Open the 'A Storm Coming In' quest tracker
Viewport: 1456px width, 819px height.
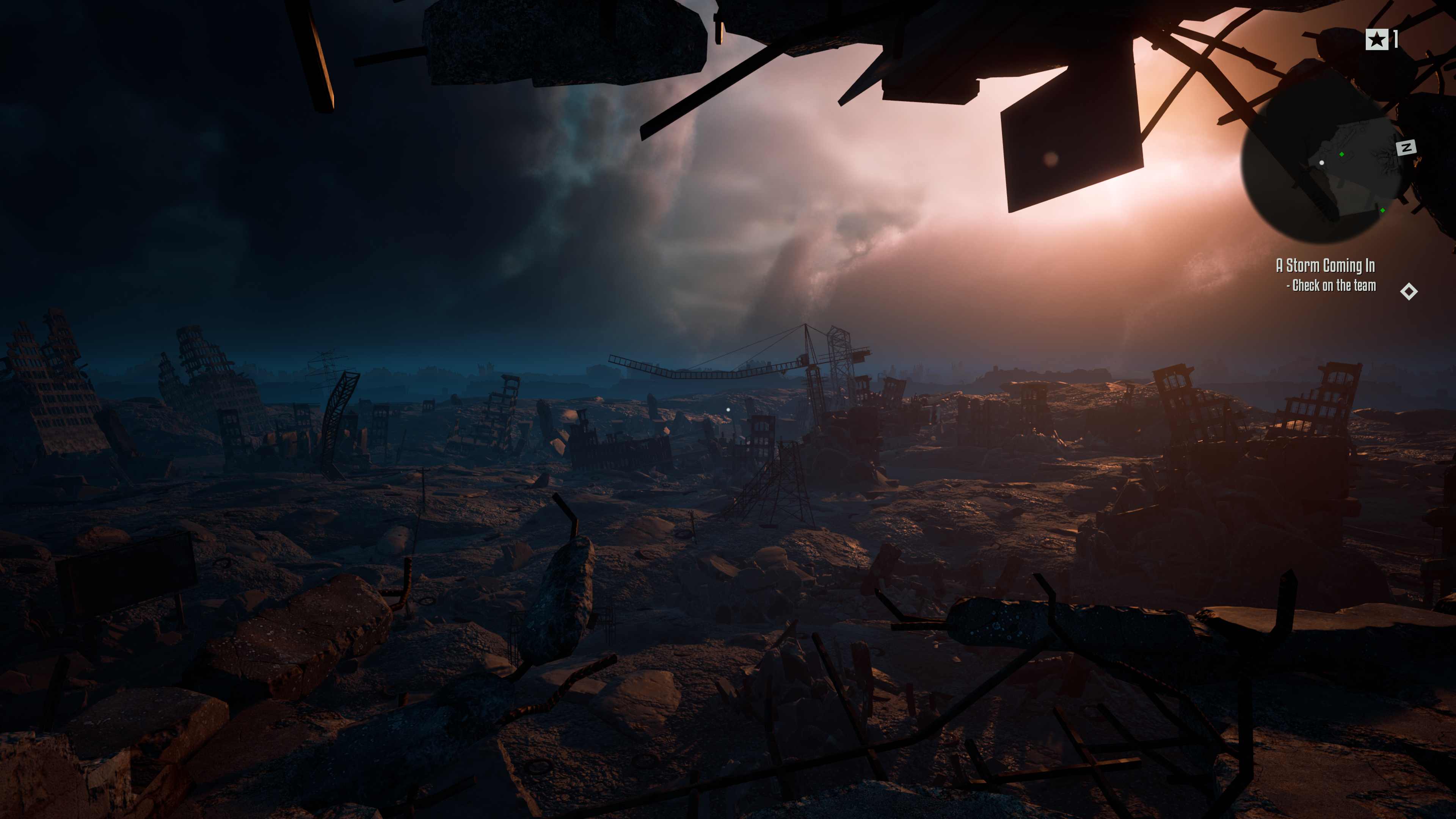1325,266
